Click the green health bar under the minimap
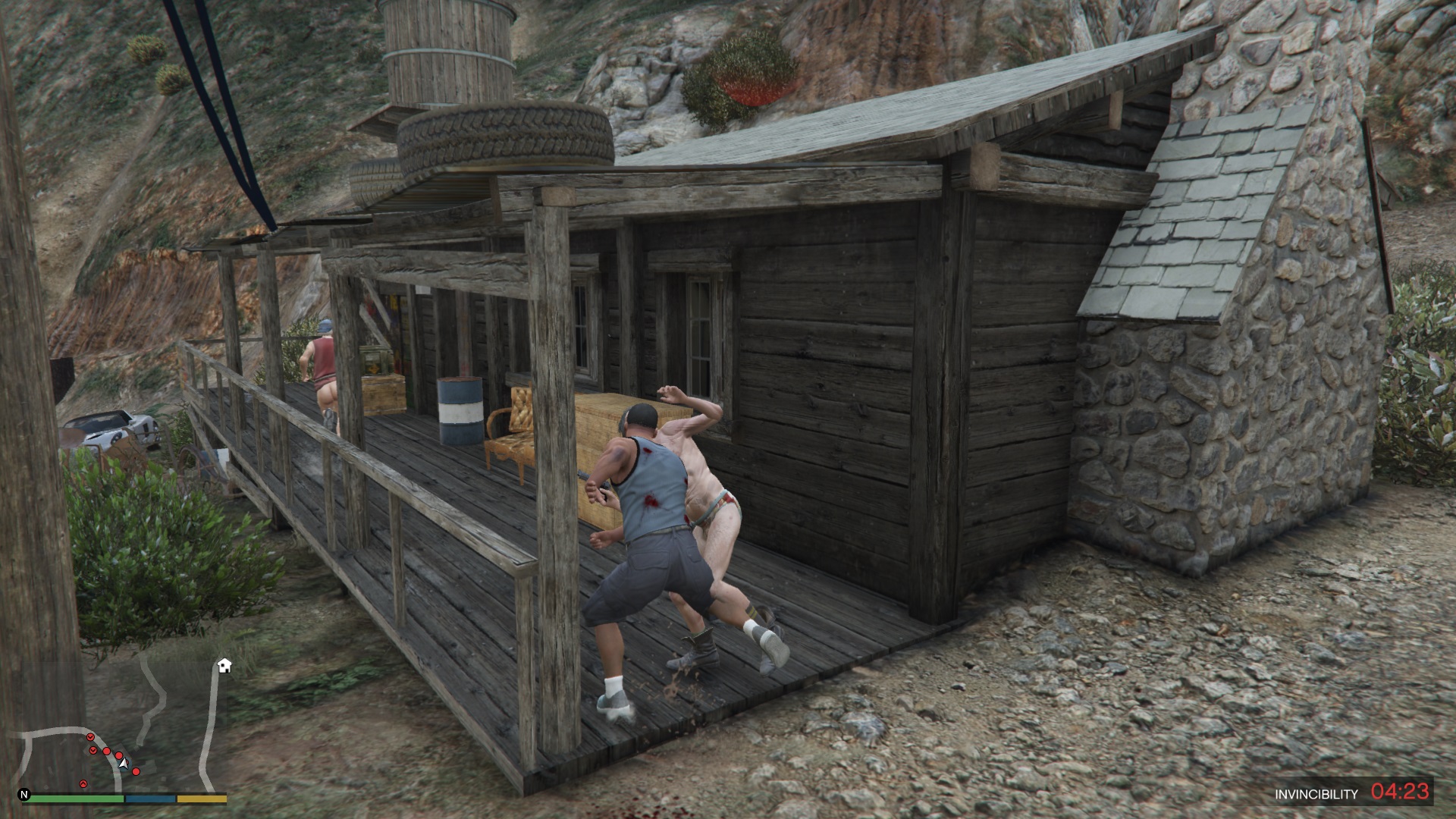This screenshot has height=819, width=1456. click(76, 798)
